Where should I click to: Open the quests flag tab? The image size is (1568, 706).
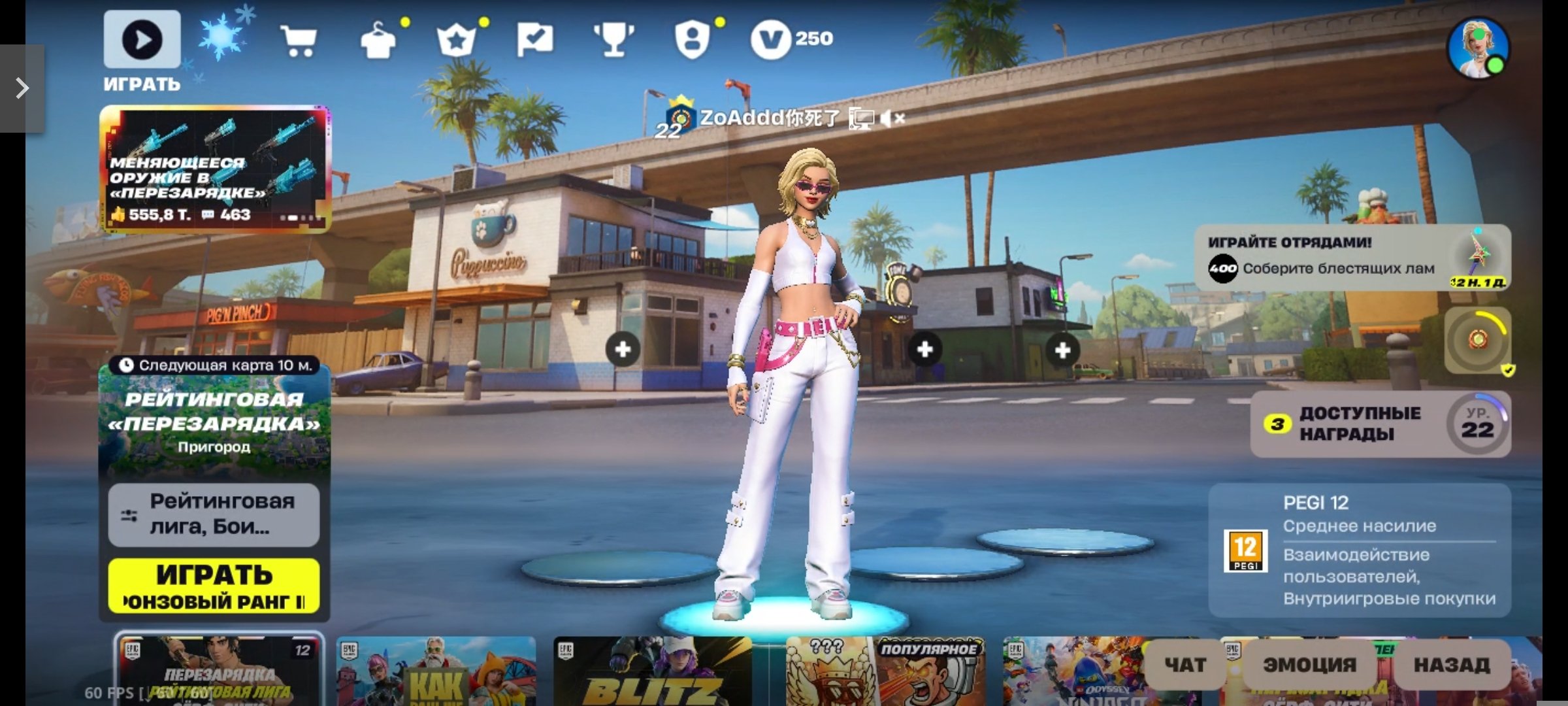tap(534, 41)
